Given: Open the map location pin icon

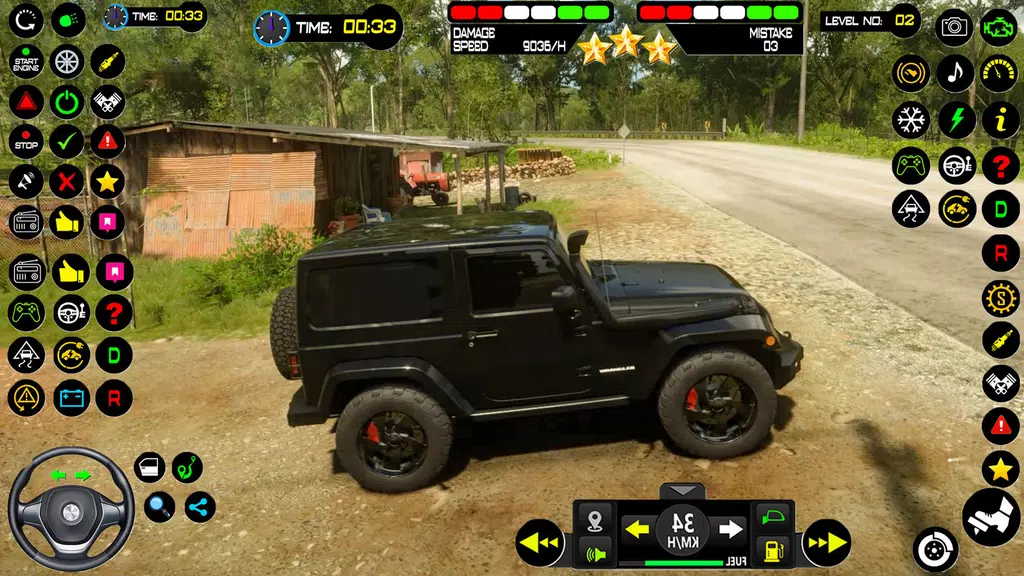Looking at the screenshot, I should [595, 520].
